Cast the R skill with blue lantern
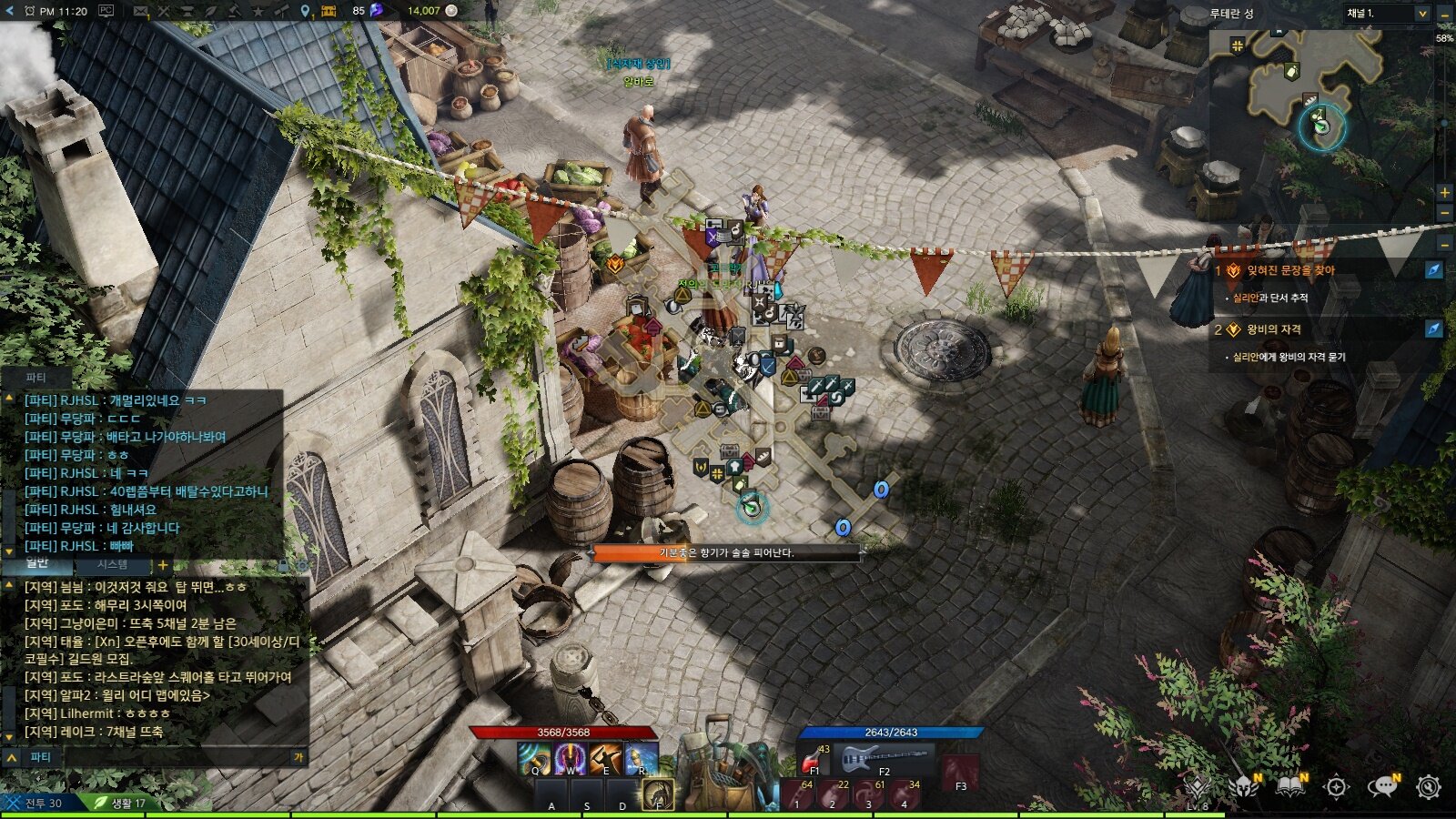Image resolution: width=1456 pixels, height=819 pixels. 641,758
